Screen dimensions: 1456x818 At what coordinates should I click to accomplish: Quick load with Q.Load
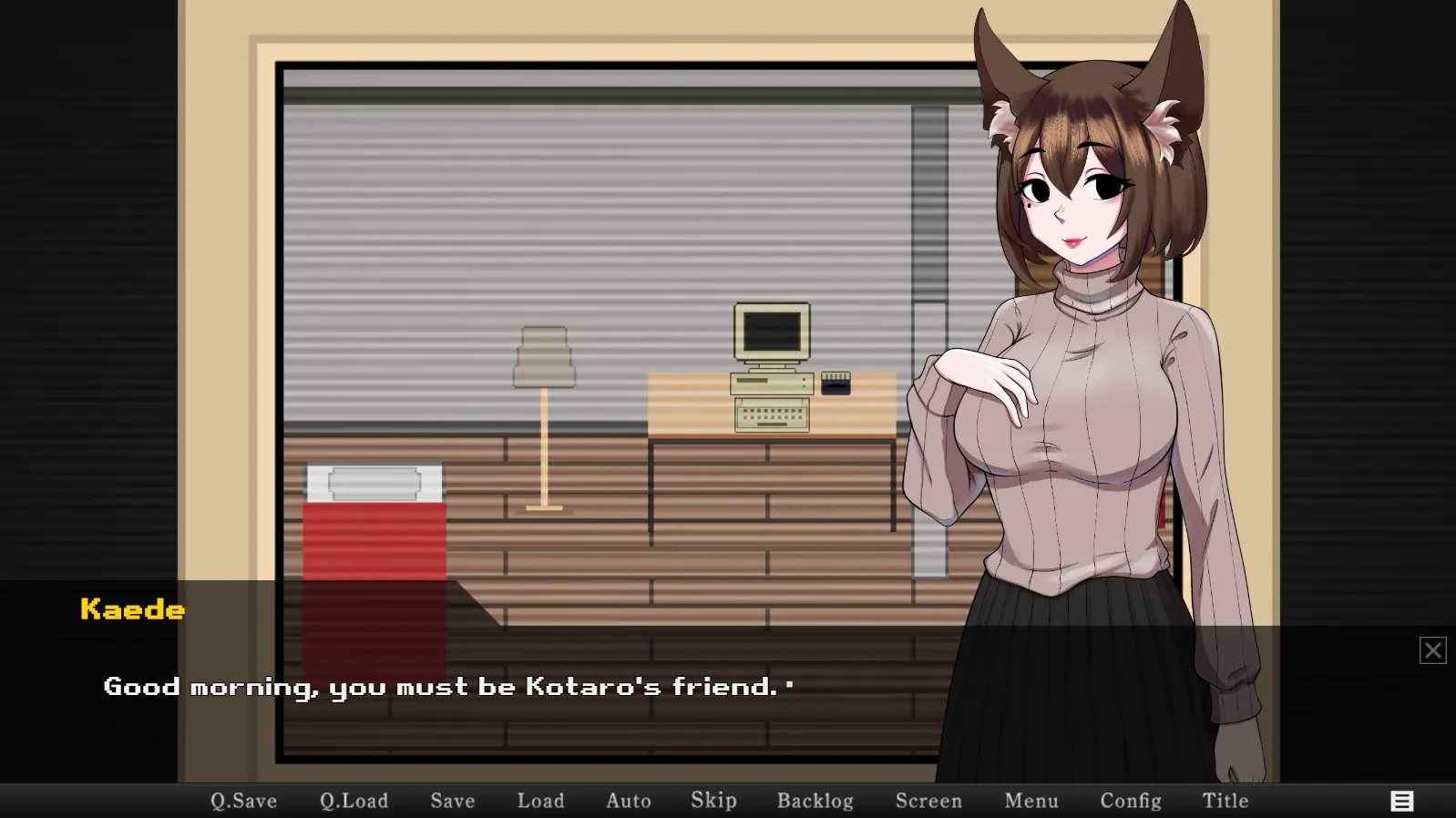pyautogui.click(x=354, y=801)
